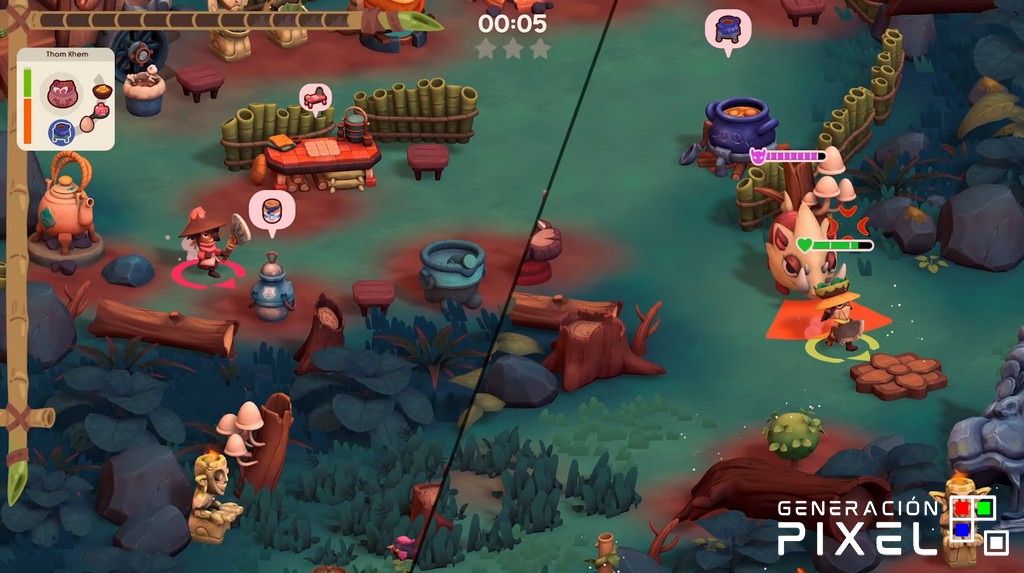This screenshot has width=1024, height=573.
Task: Select the Thom Khem recipe order card
Action: 65,100
